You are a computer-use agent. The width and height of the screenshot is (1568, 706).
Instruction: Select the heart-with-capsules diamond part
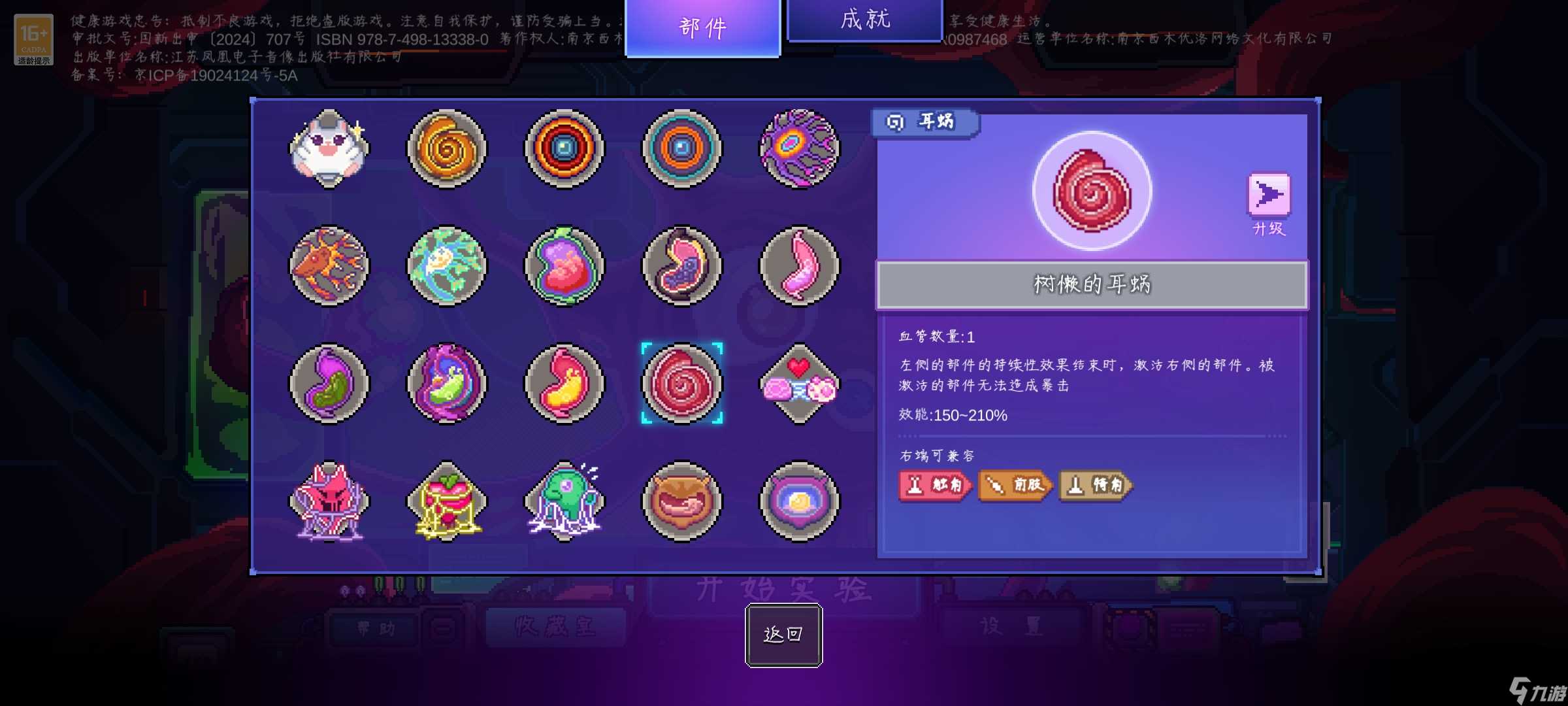pos(800,384)
